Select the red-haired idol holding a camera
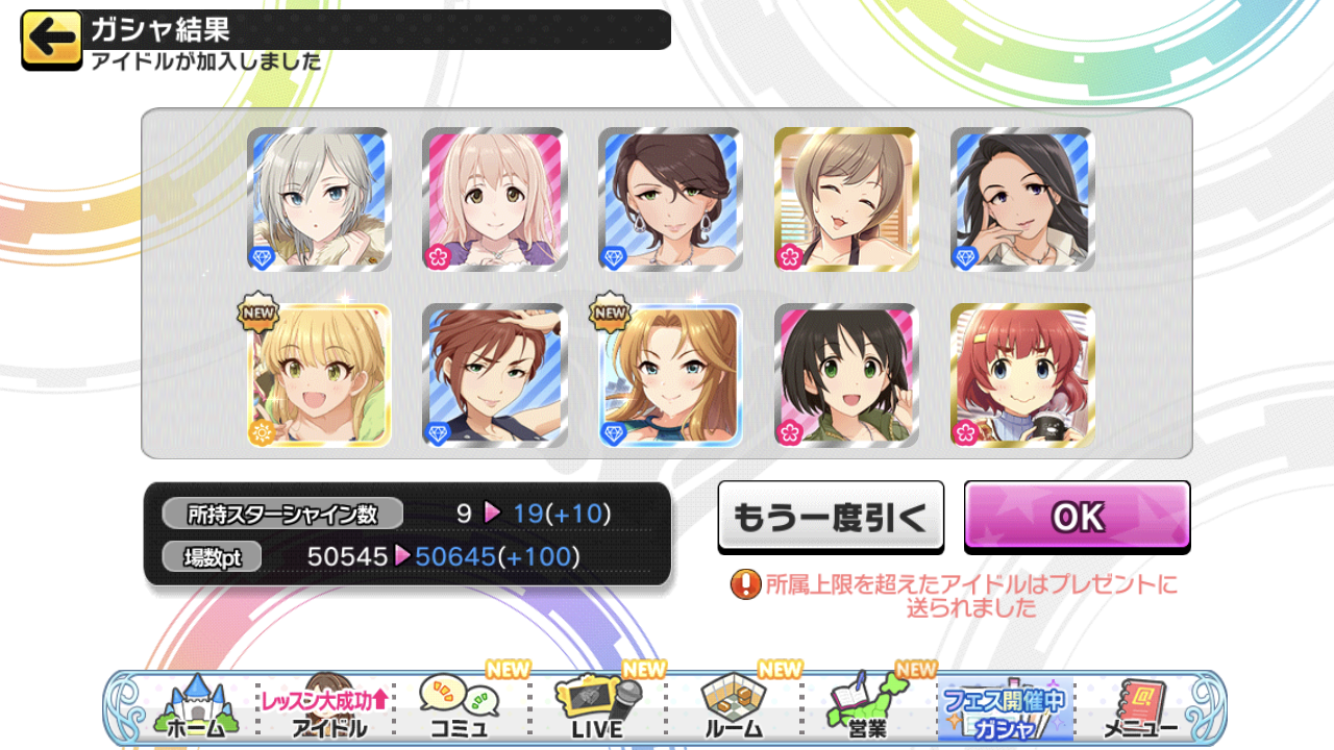 tap(1022, 375)
